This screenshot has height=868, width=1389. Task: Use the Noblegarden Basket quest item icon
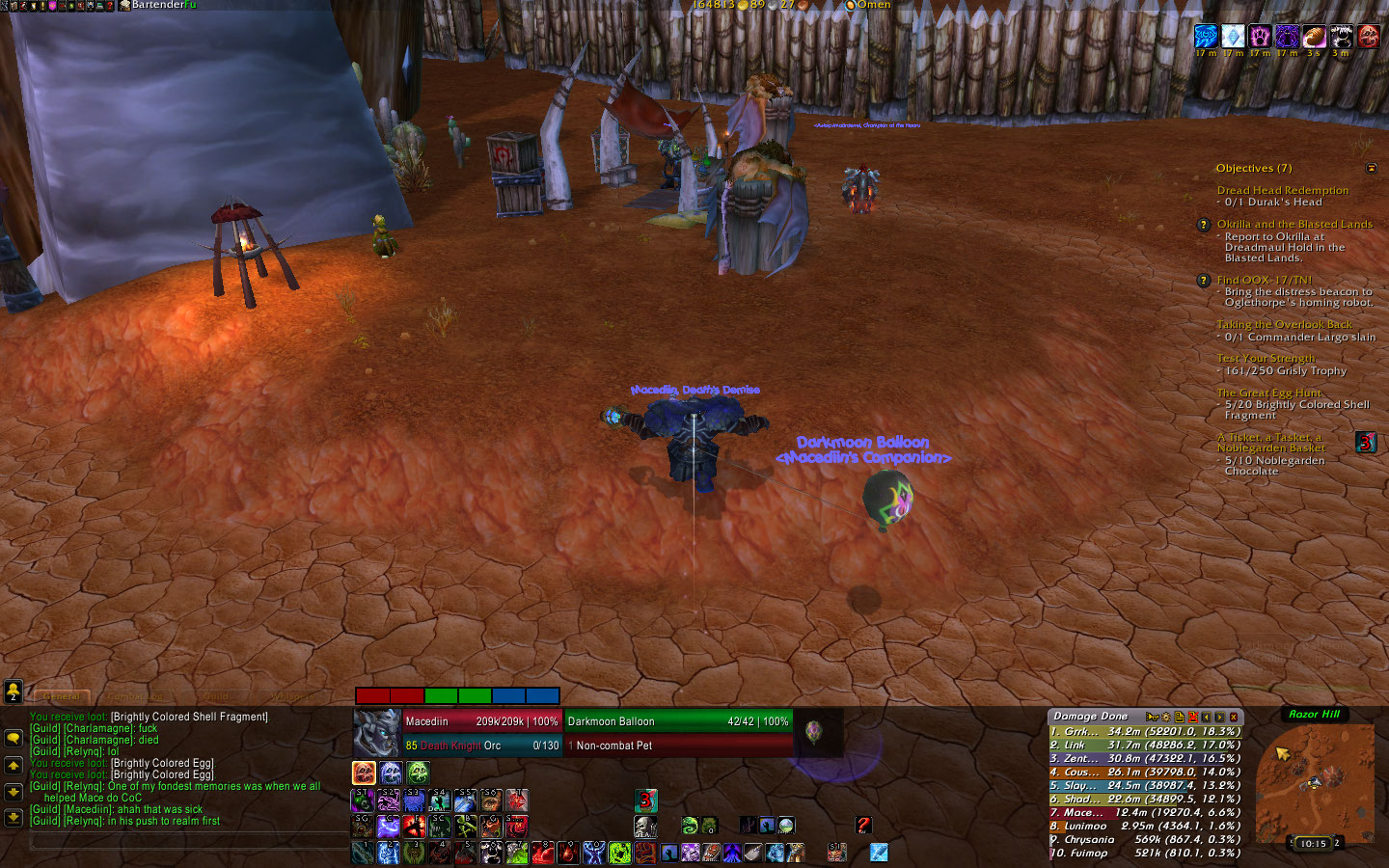click(1366, 442)
